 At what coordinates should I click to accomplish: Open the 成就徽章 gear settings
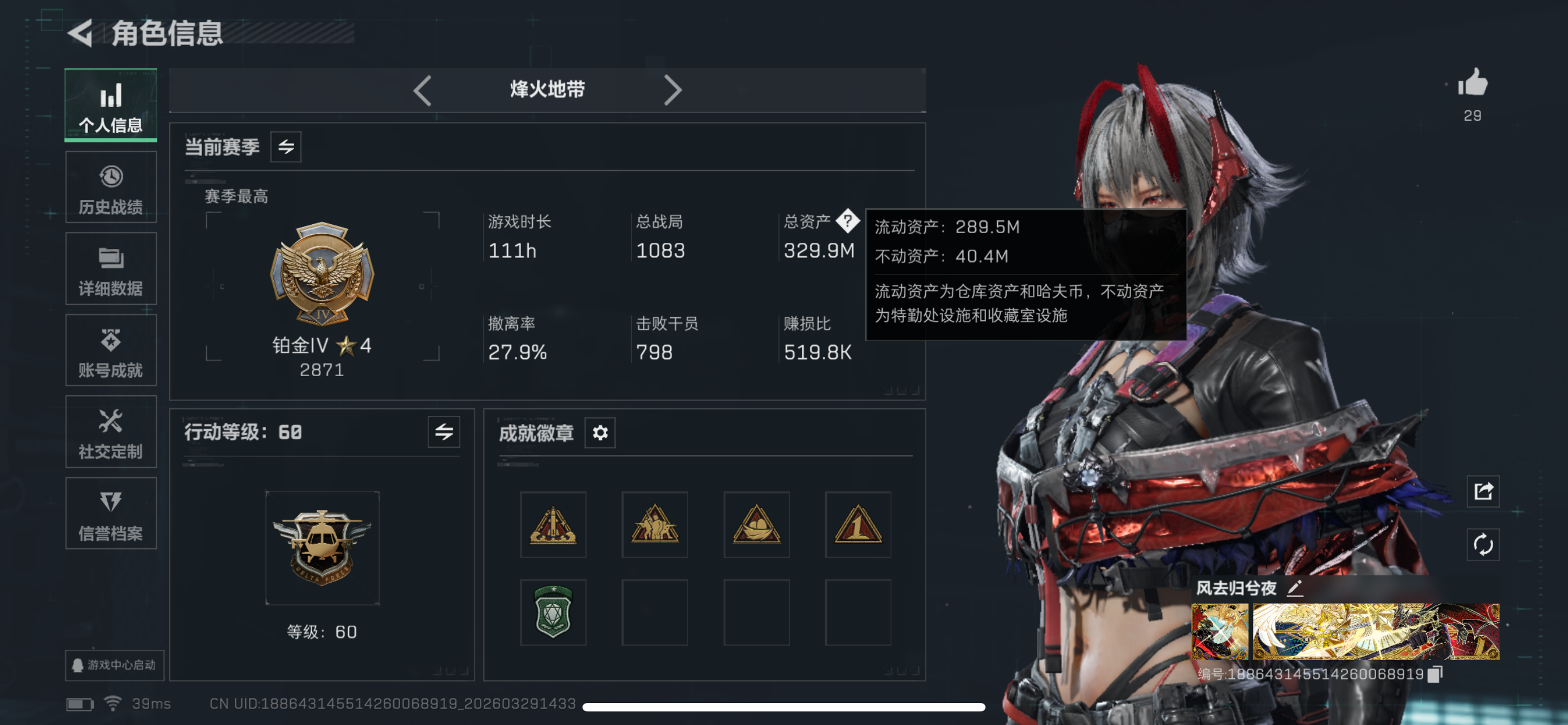(x=599, y=433)
